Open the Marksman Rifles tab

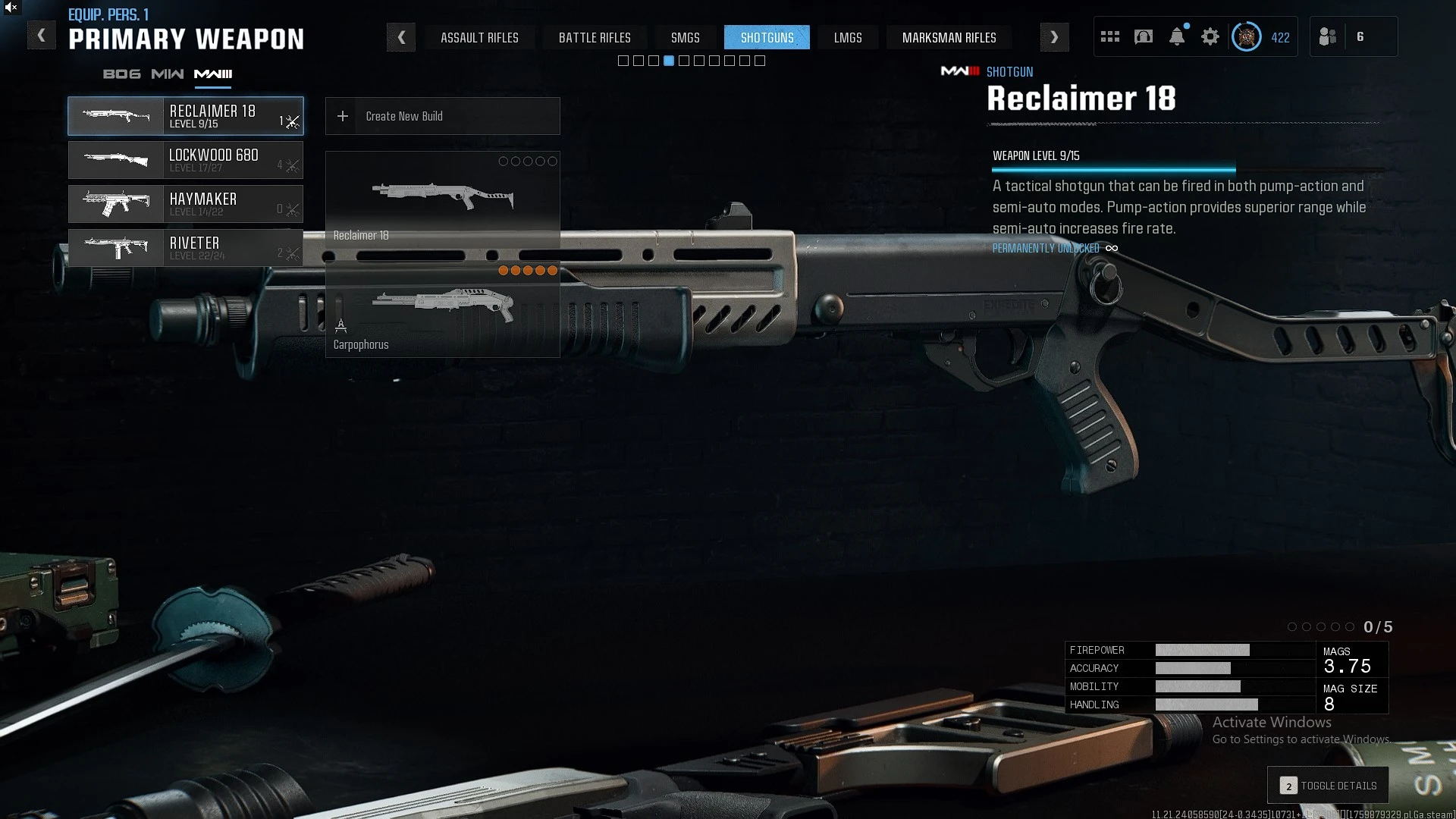point(949,37)
